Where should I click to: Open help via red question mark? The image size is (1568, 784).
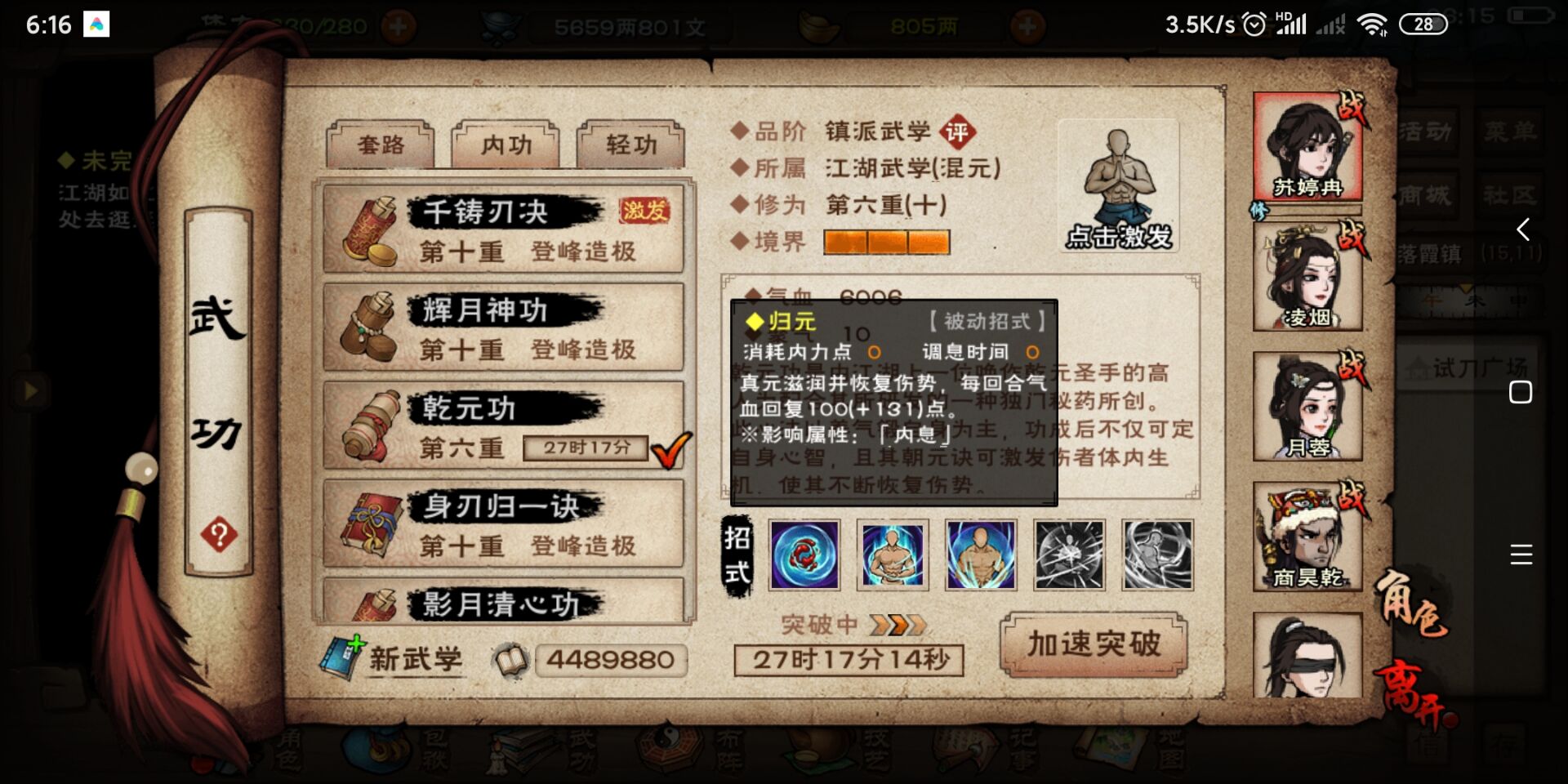coord(219,536)
